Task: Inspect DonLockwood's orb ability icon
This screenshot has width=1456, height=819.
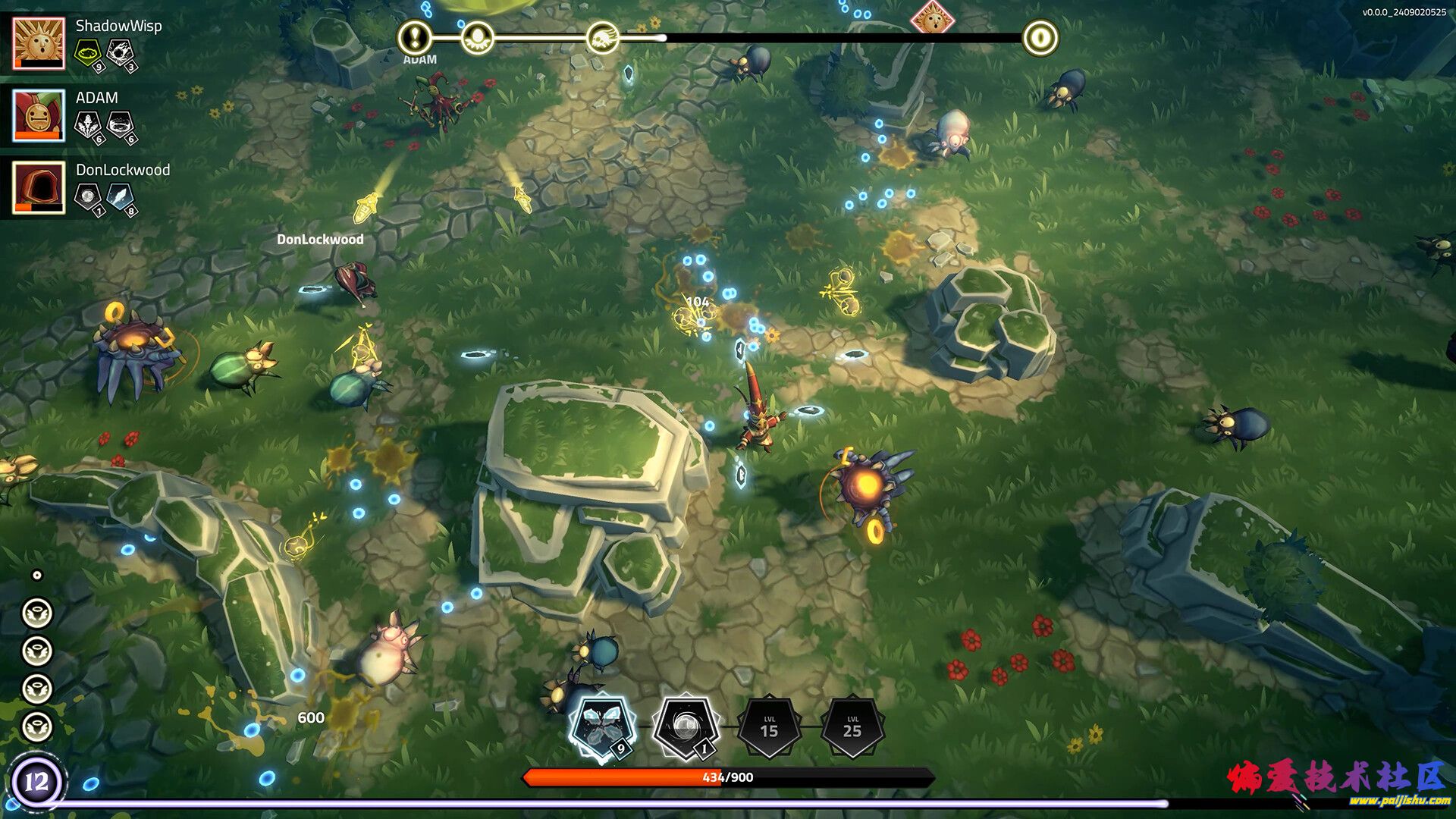Action: [88, 196]
